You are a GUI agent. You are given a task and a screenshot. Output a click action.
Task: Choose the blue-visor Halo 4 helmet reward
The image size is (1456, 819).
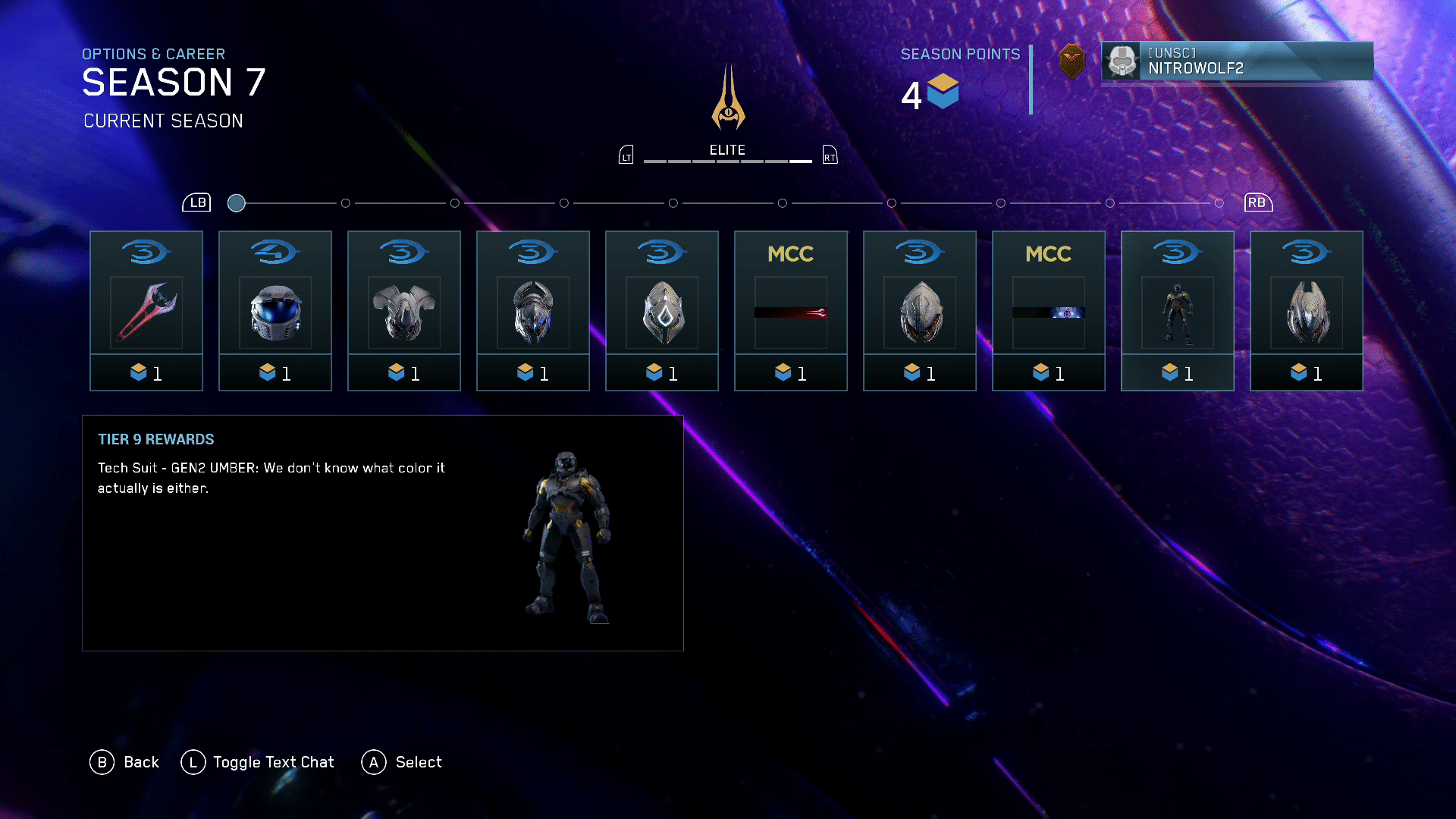275,310
